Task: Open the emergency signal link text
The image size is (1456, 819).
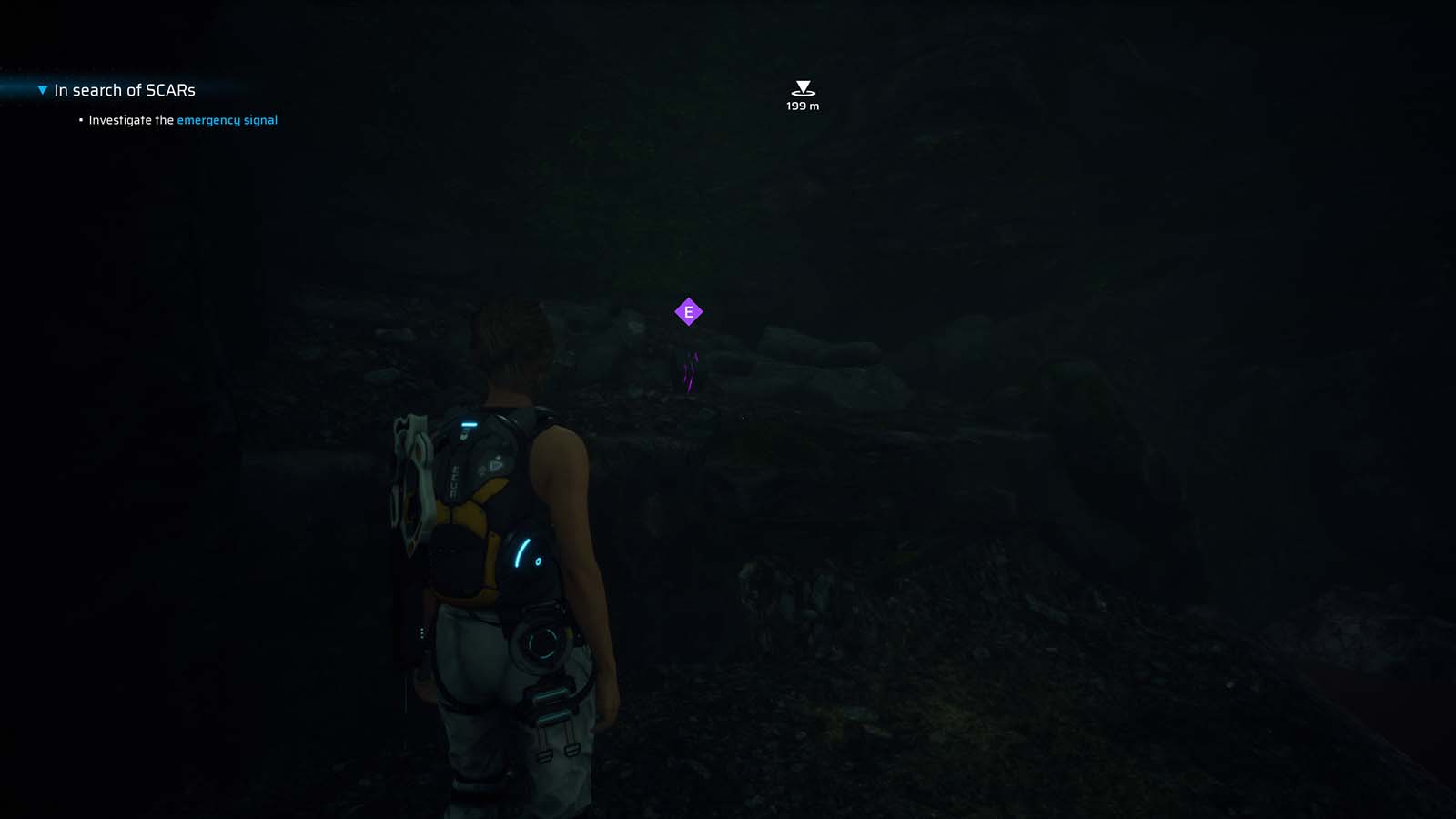Action: coord(228,119)
